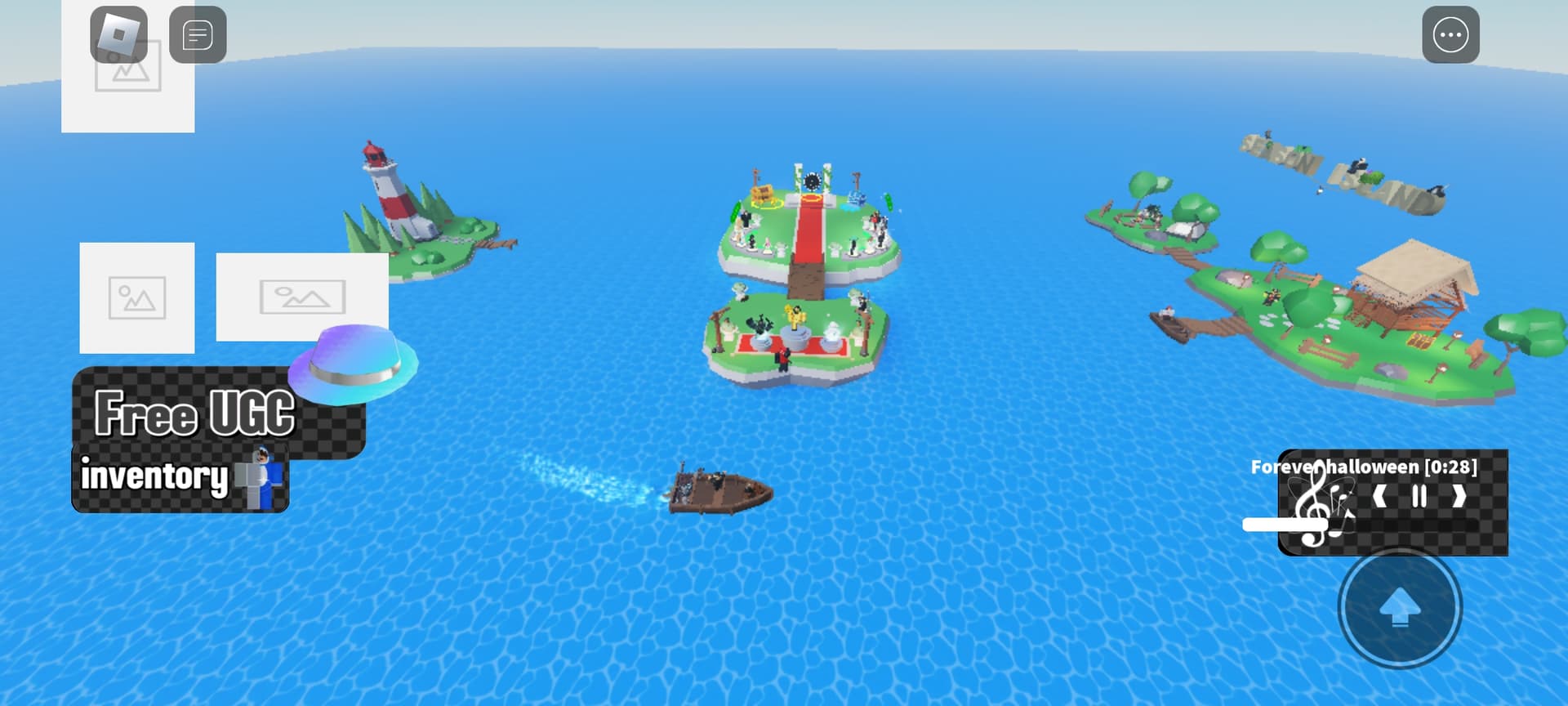The height and width of the screenshot is (706, 1568).
Task: Open the Roblox main menu
Action: coord(118,34)
